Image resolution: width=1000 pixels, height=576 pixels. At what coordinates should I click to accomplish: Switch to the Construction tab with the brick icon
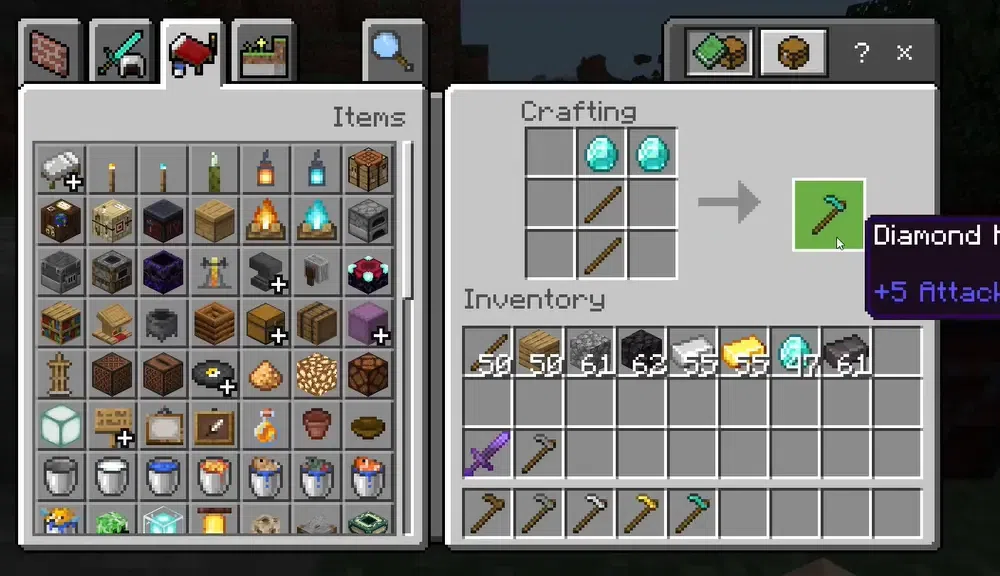click(54, 53)
